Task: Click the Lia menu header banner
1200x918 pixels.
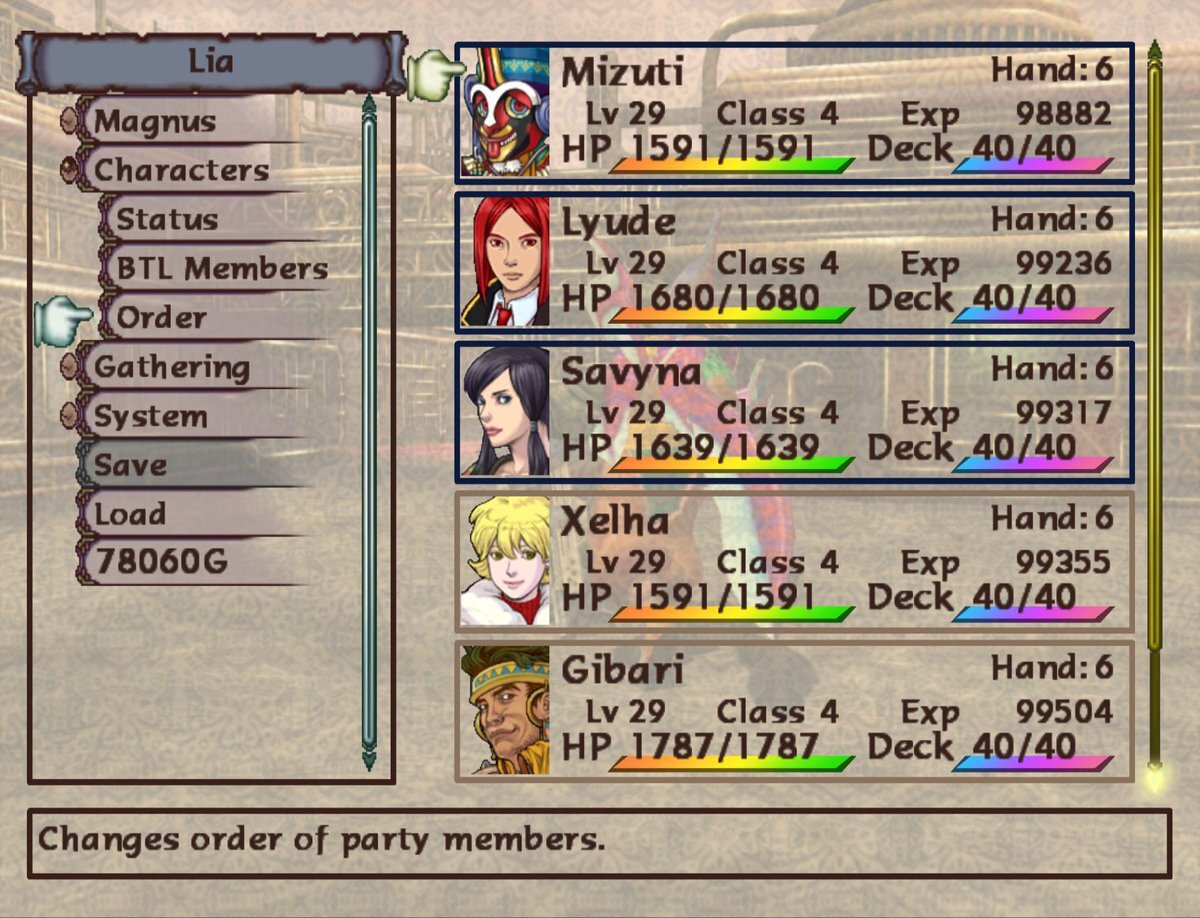Action: click(x=211, y=62)
